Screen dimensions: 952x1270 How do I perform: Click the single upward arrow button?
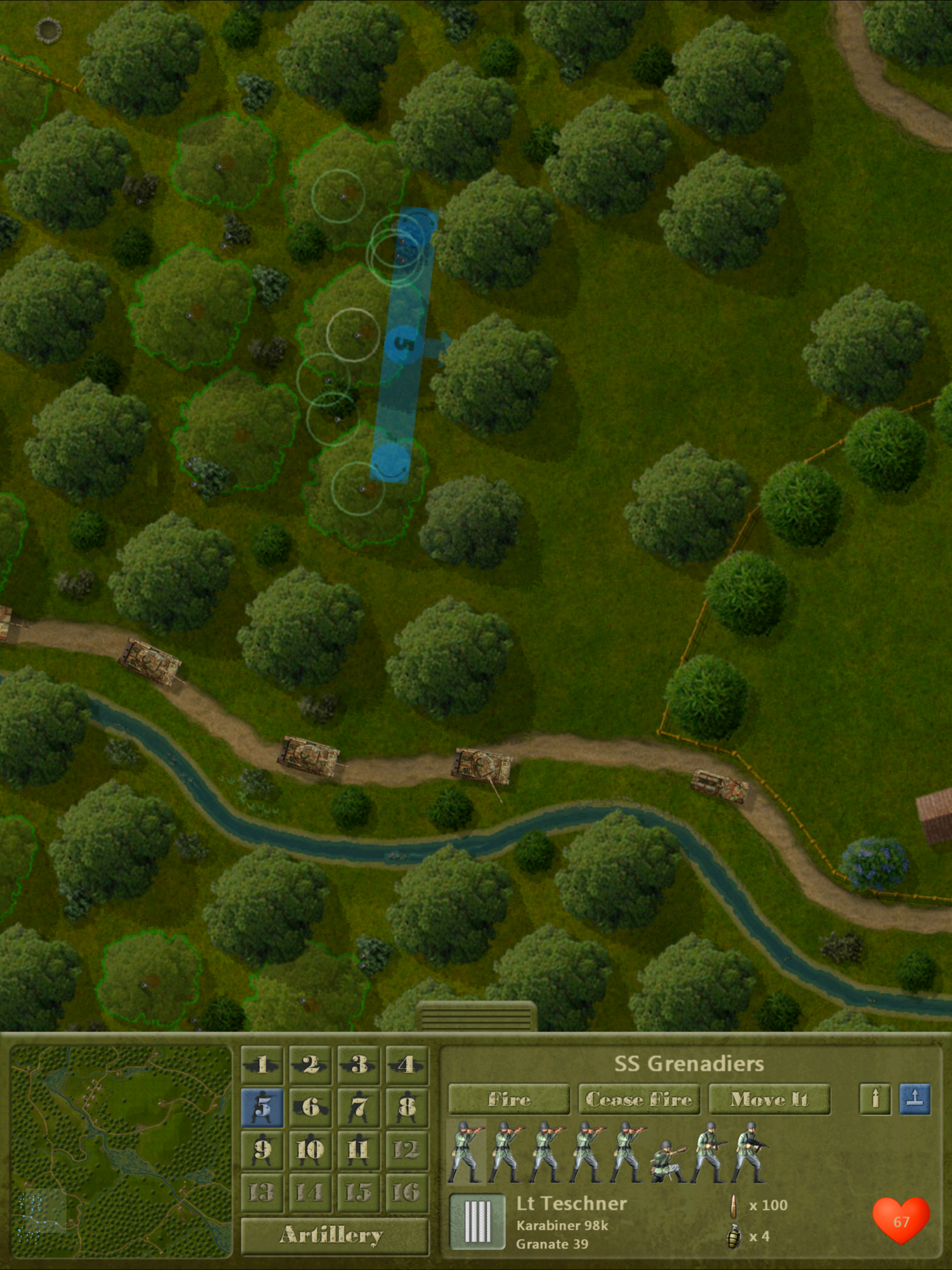pyautogui.click(x=874, y=1099)
